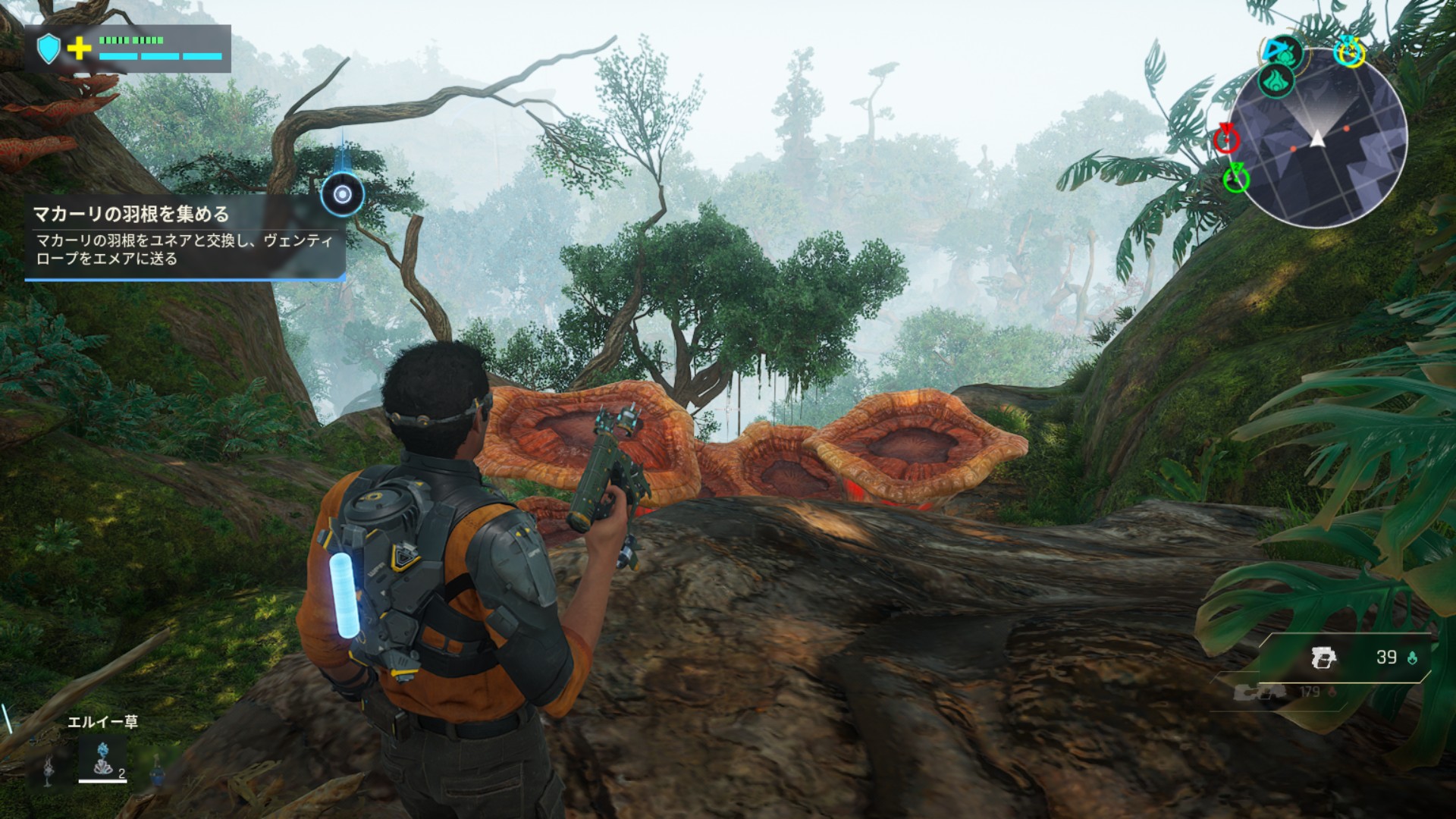Open the circular minimap
The height and width of the screenshot is (819, 1456).
click(1318, 138)
